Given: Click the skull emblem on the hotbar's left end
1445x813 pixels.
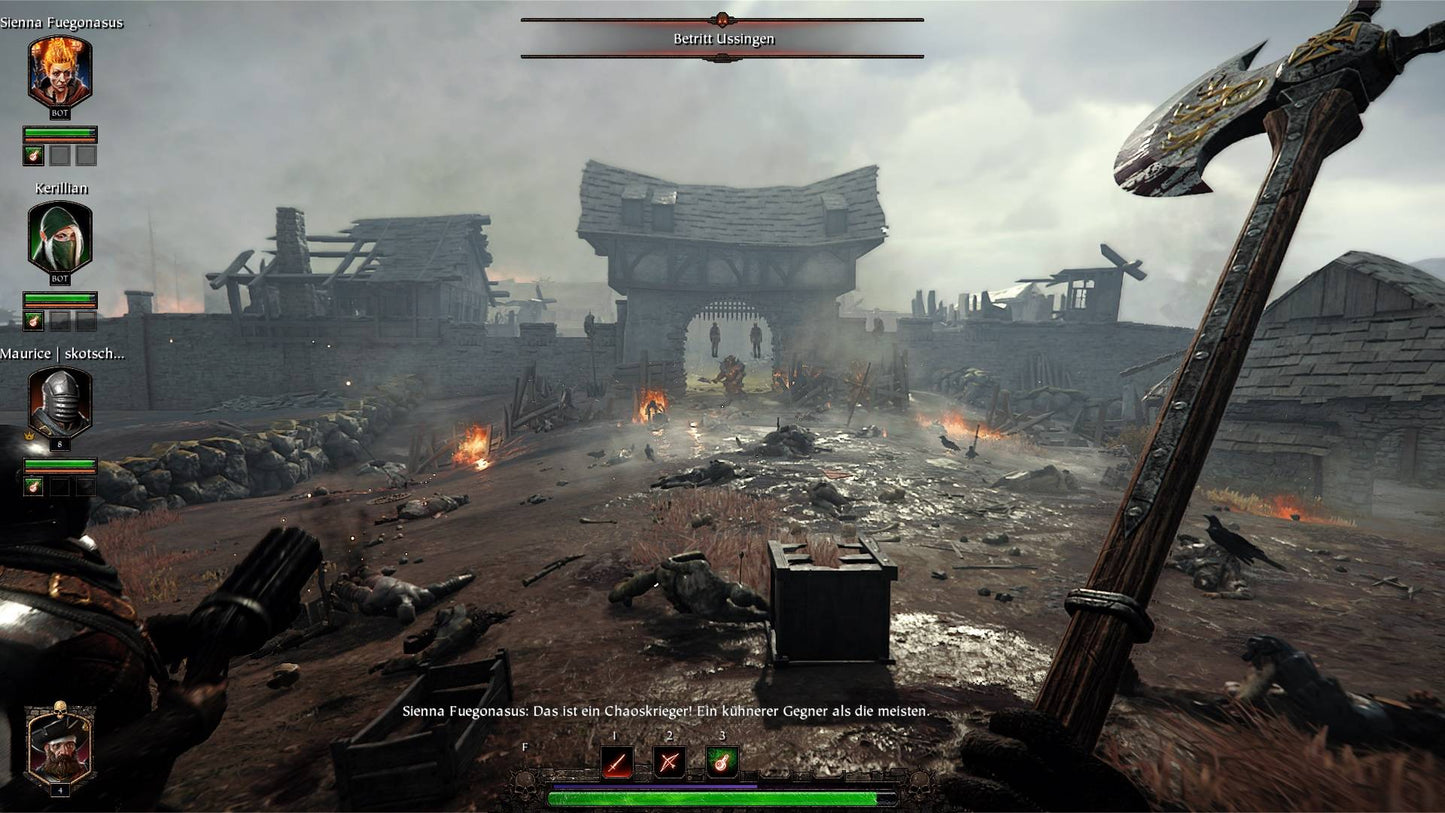Looking at the screenshot, I should coord(524,785).
